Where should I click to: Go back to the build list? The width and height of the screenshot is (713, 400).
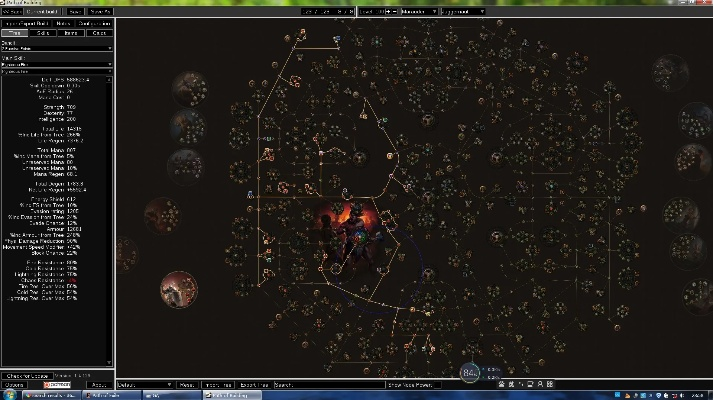click(x=10, y=11)
